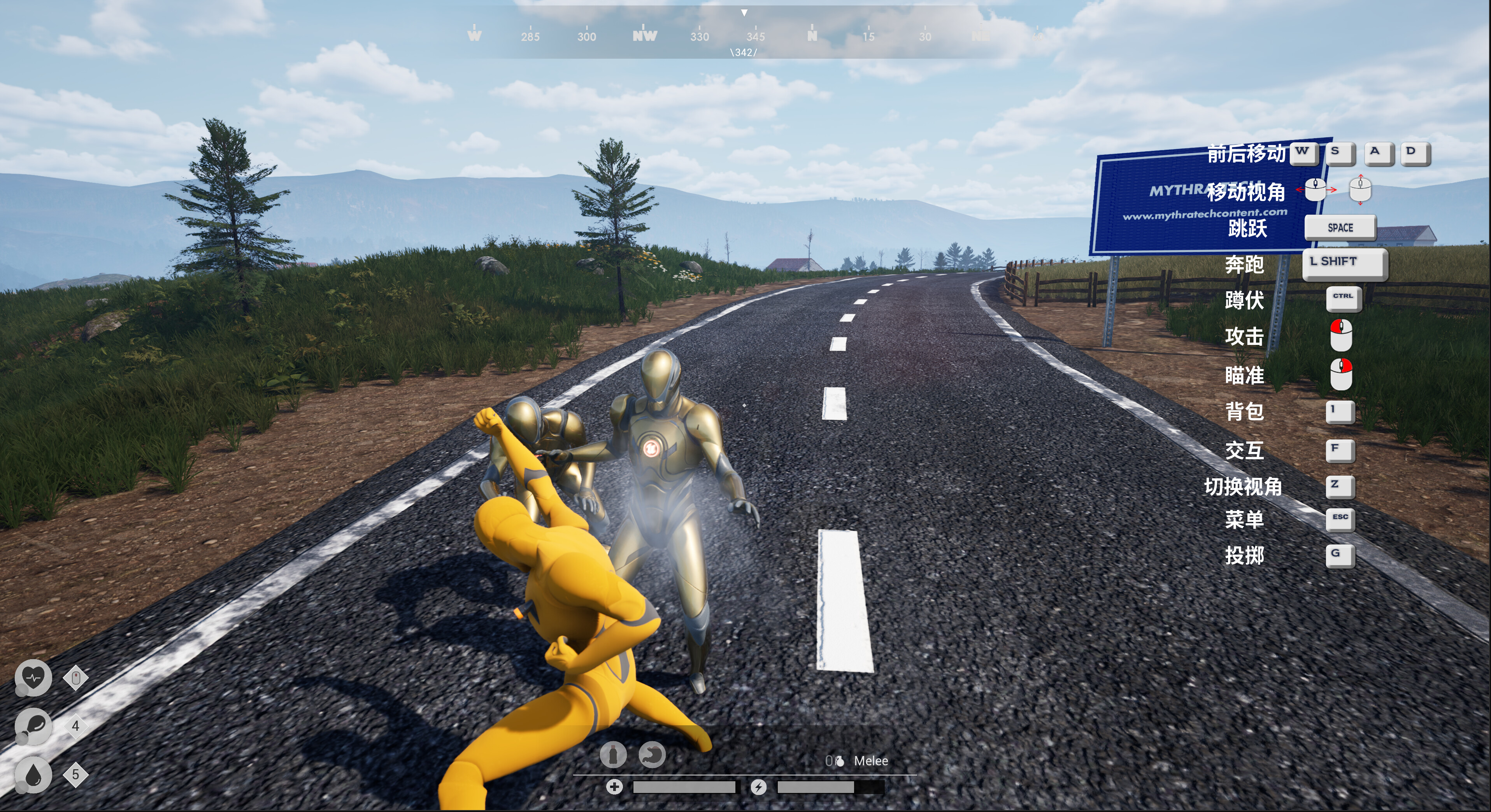
Task: Click the Melee weapon label
Action: [x=872, y=761]
